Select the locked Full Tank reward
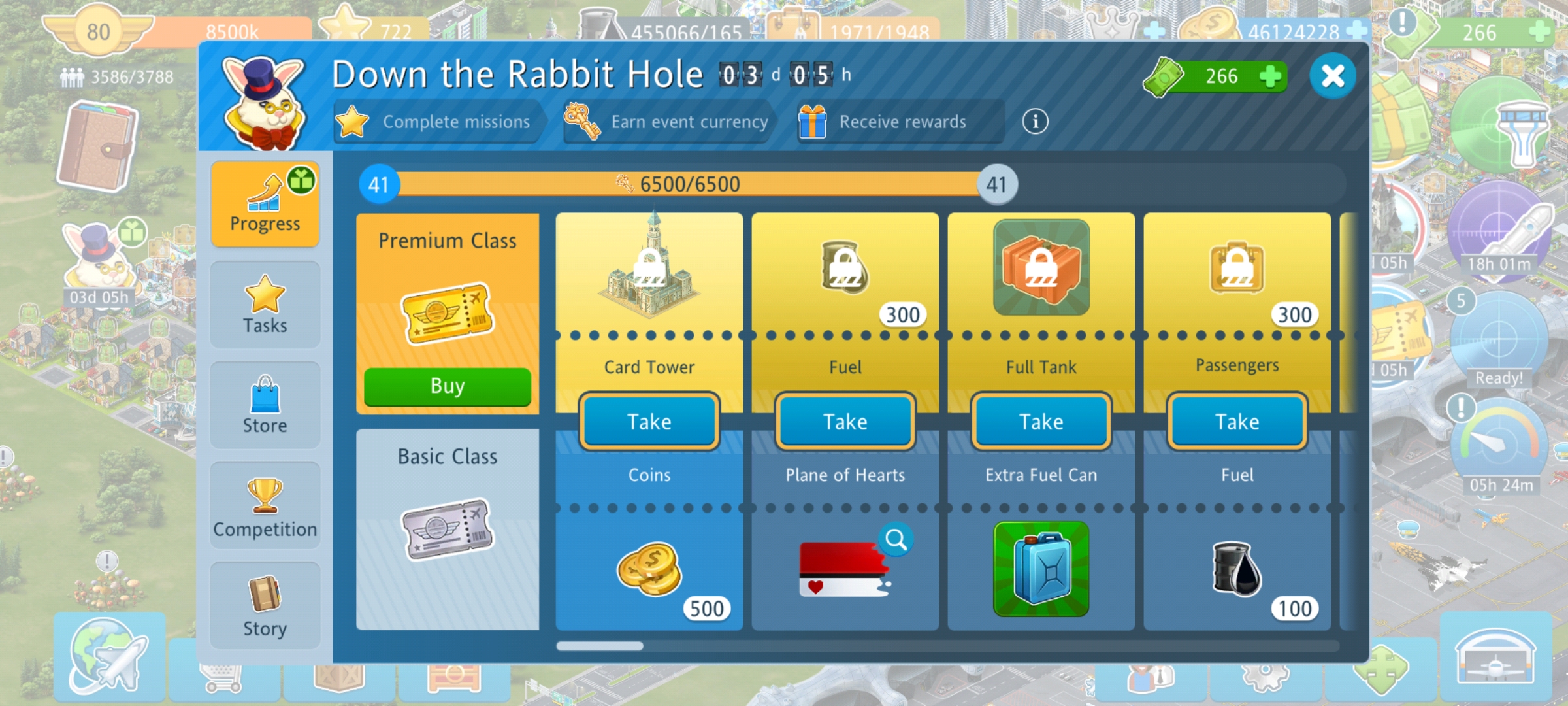Image resolution: width=1568 pixels, height=706 pixels. (x=1041, y=268)
